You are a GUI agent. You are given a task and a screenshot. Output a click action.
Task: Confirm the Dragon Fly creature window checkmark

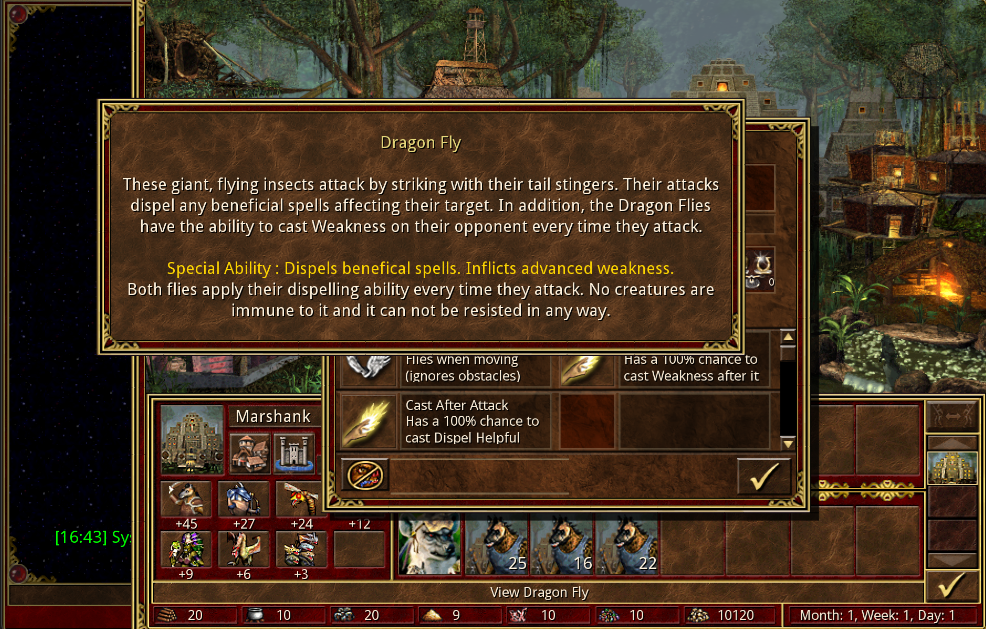pos(764,476)
